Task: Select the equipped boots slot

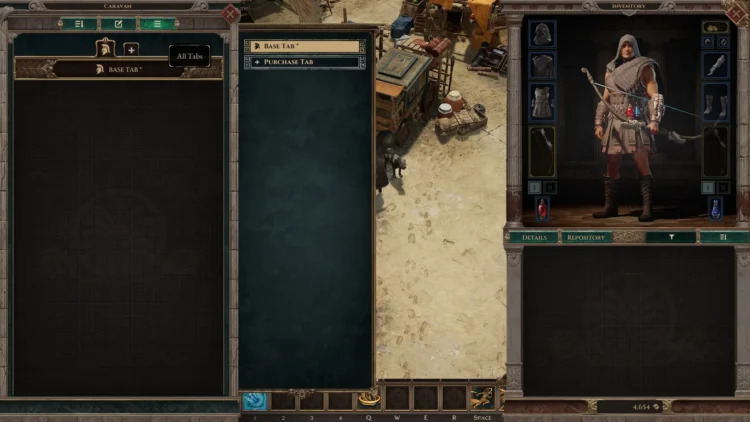Action: [716, 101]
